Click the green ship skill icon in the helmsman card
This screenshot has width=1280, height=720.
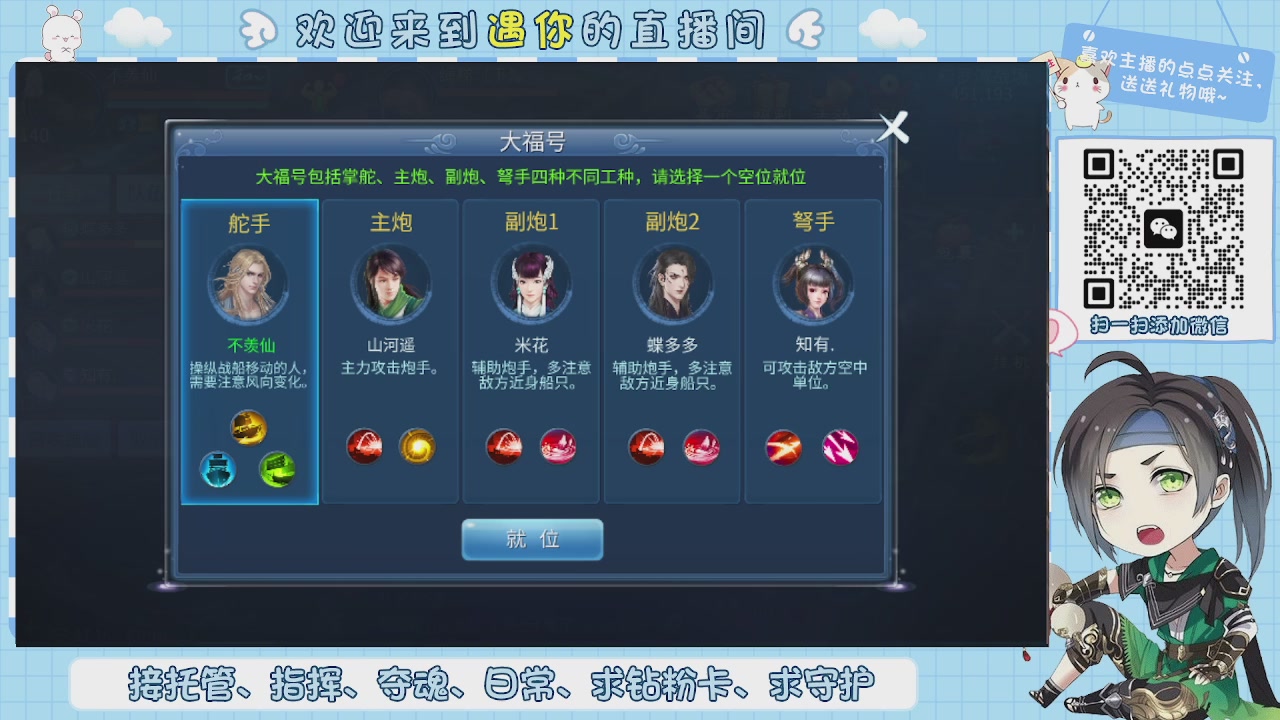tap(278, 470)
